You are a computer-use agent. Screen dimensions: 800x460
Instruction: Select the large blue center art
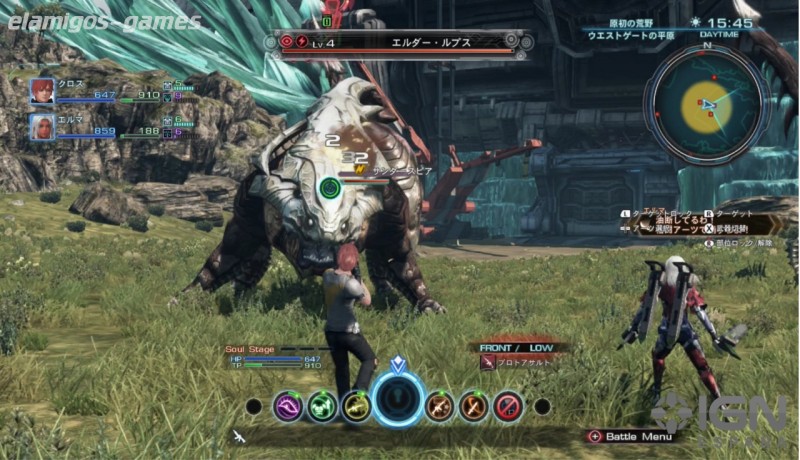(x=399, y=401)
